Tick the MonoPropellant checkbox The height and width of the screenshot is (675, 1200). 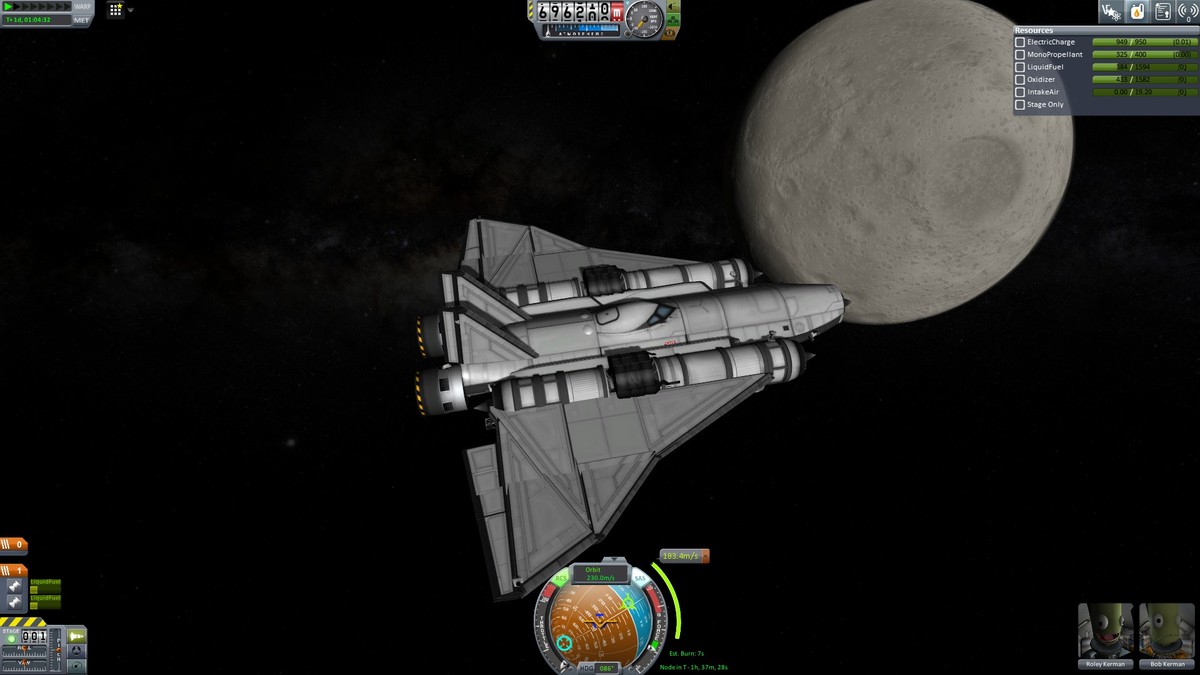click(1020, 55)
